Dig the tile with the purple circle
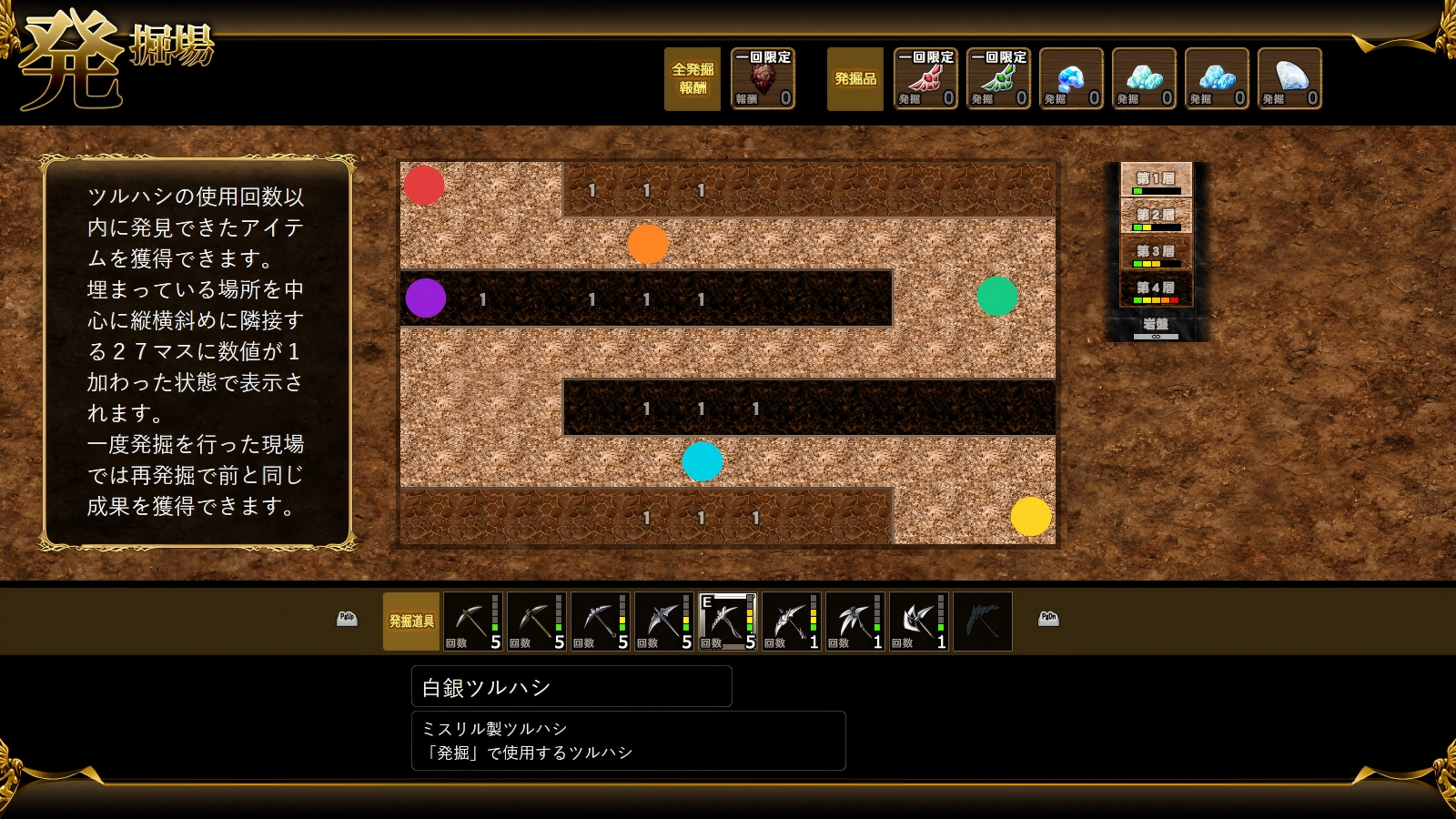The height and width of the screenshot is (819, 1456). coord(426,298)
